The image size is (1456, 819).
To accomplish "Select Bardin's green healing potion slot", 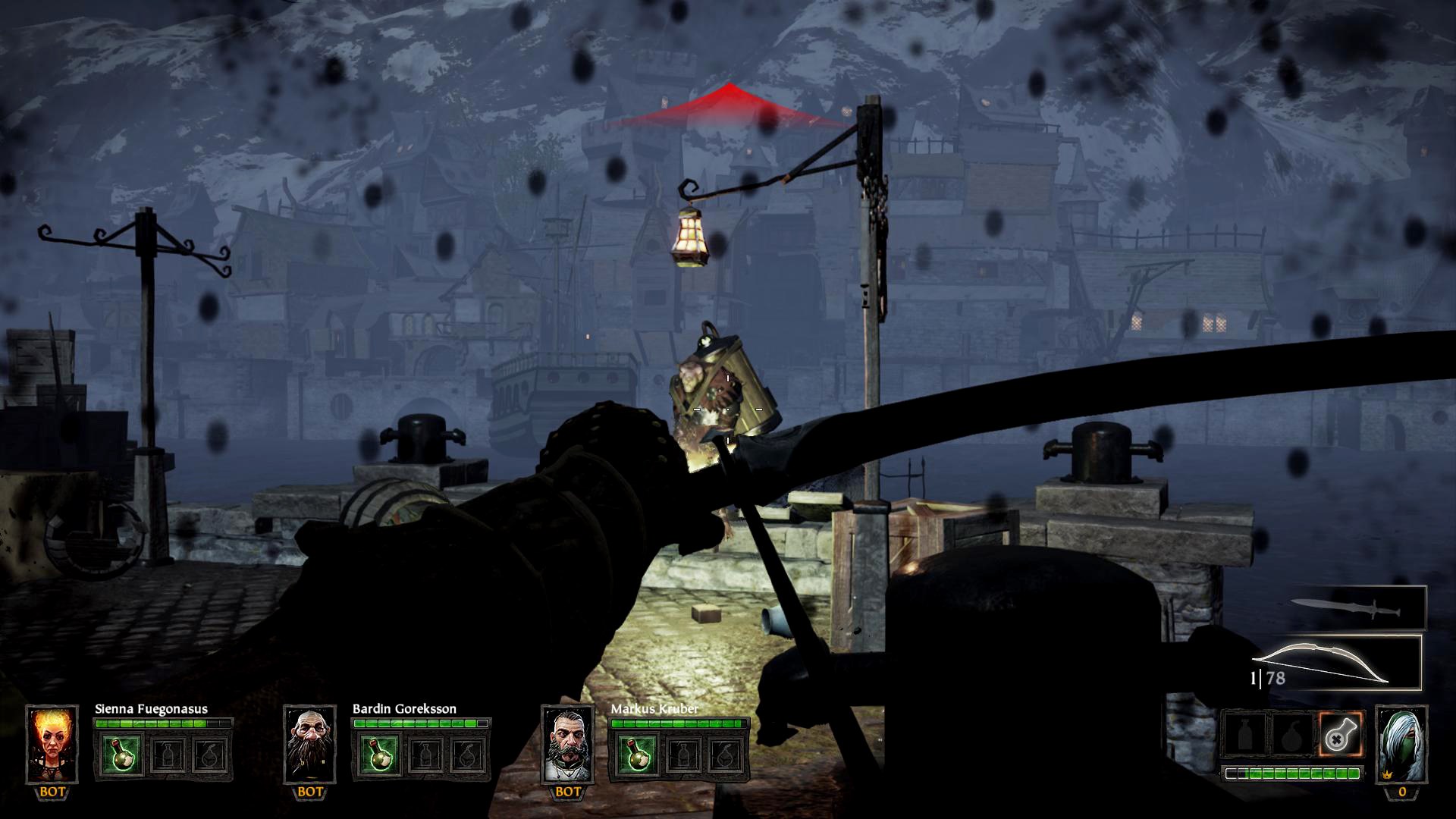I will [378, 754].
